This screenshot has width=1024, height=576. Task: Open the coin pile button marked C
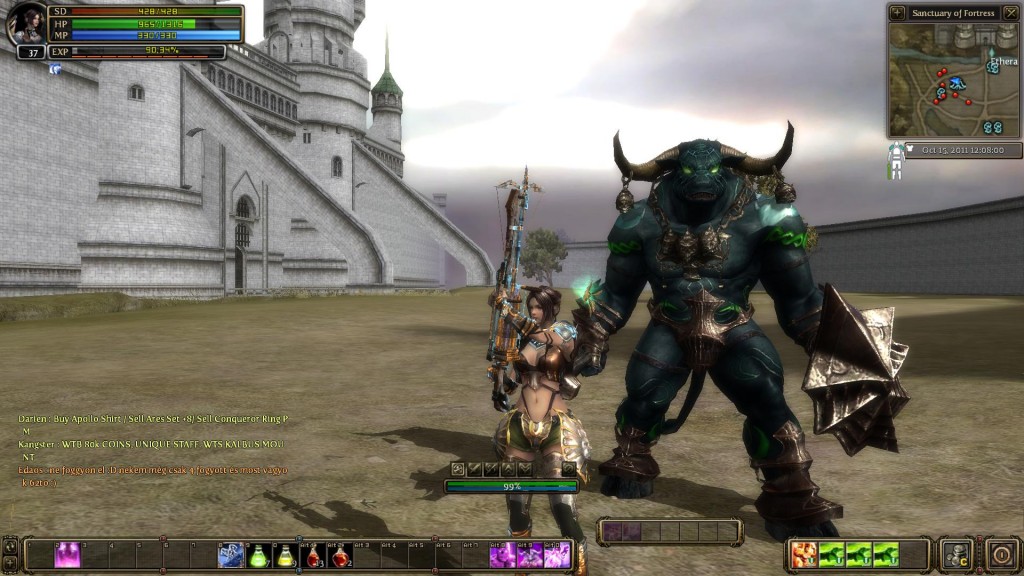957,555
